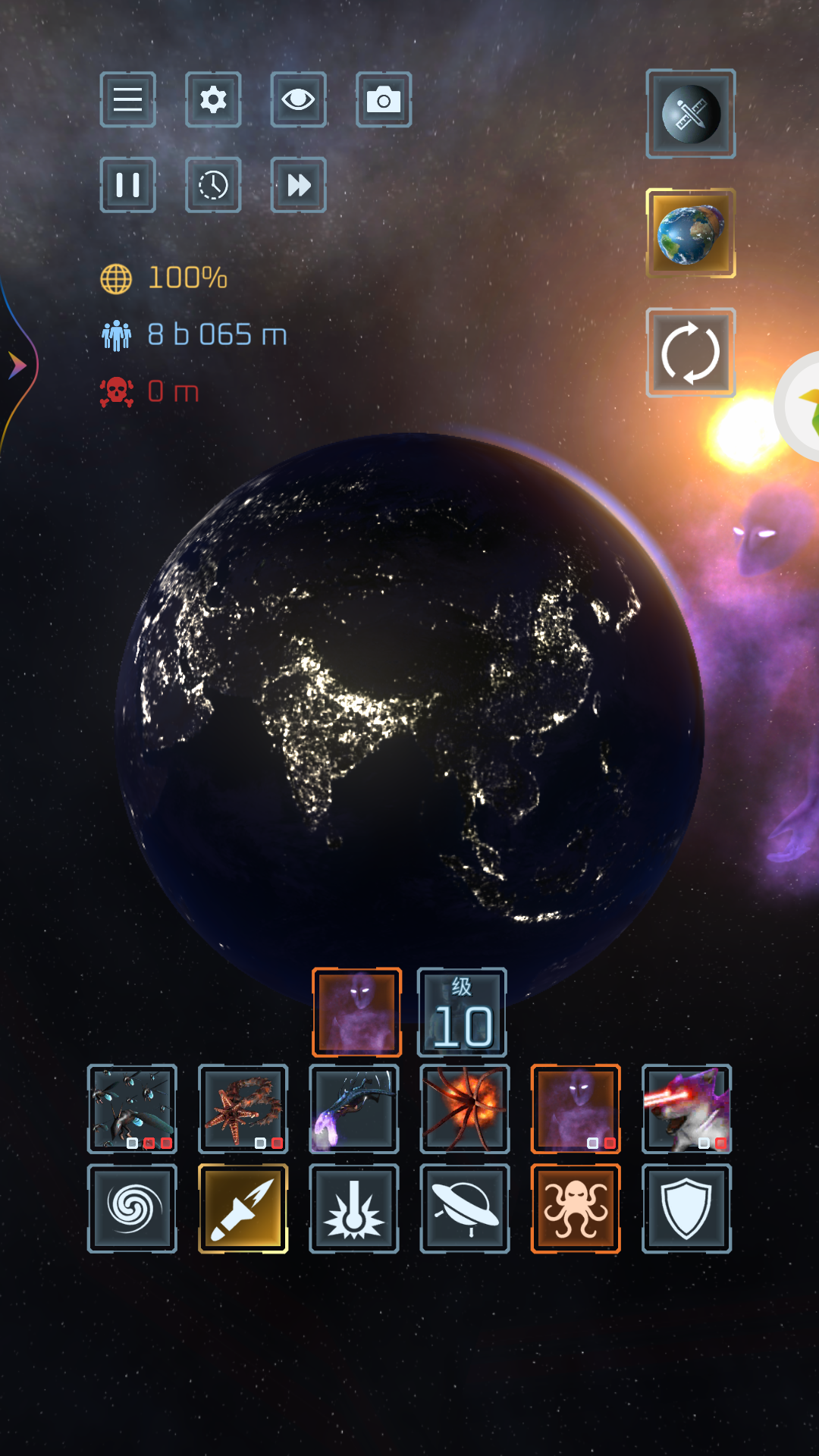Viewport: 819px width, 1456px height.
Task: Open the UFO alien weapons category
Action: tap(464, 1208)
